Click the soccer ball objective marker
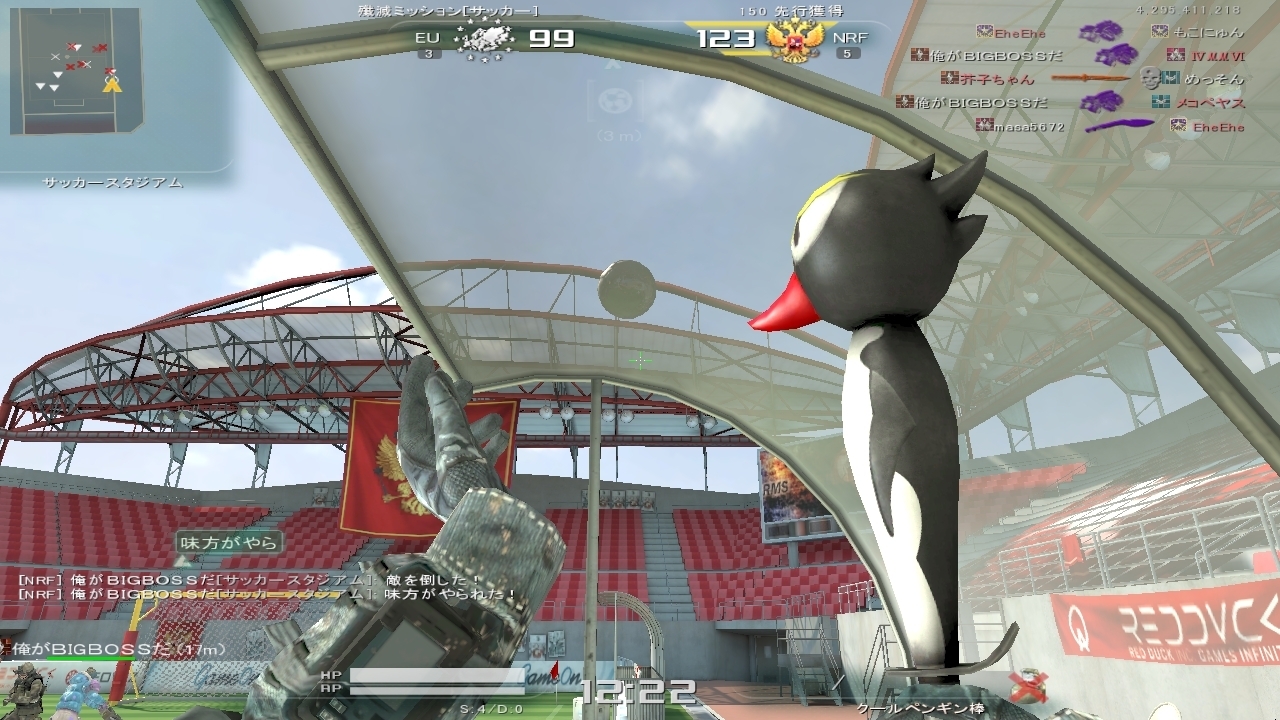Screen dimensions: 1280x720 (x=612, y=100)
